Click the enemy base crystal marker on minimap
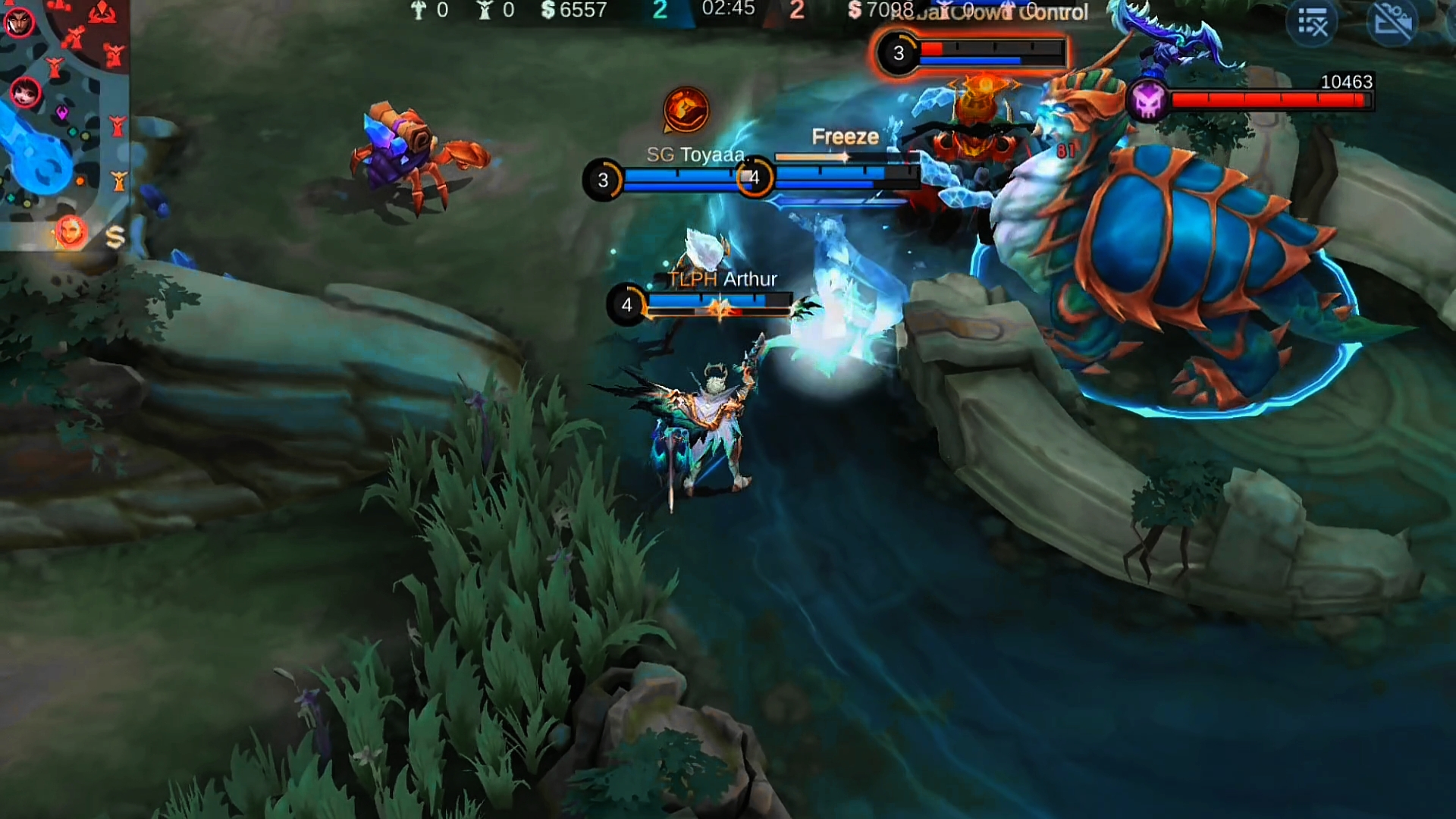Image resolution: width=1456 pixels, height=819 pixels. click(x=102, y=12)
